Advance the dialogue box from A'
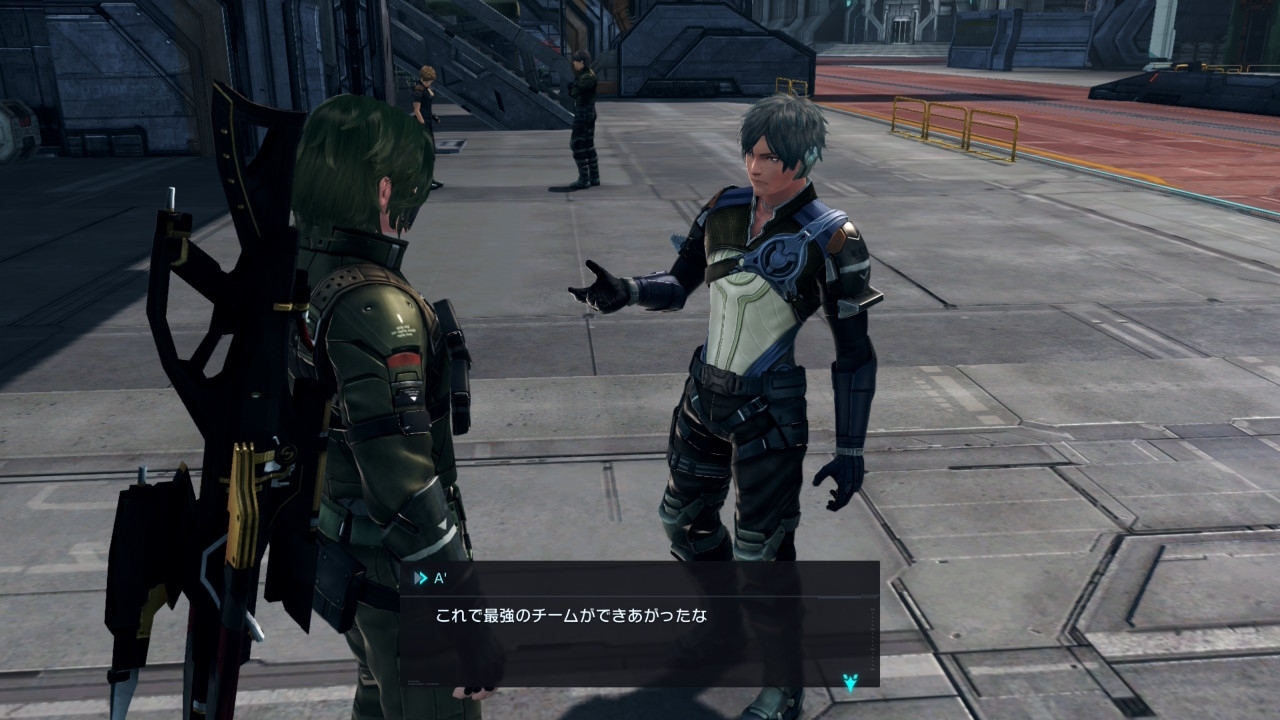 click(639, 625)
